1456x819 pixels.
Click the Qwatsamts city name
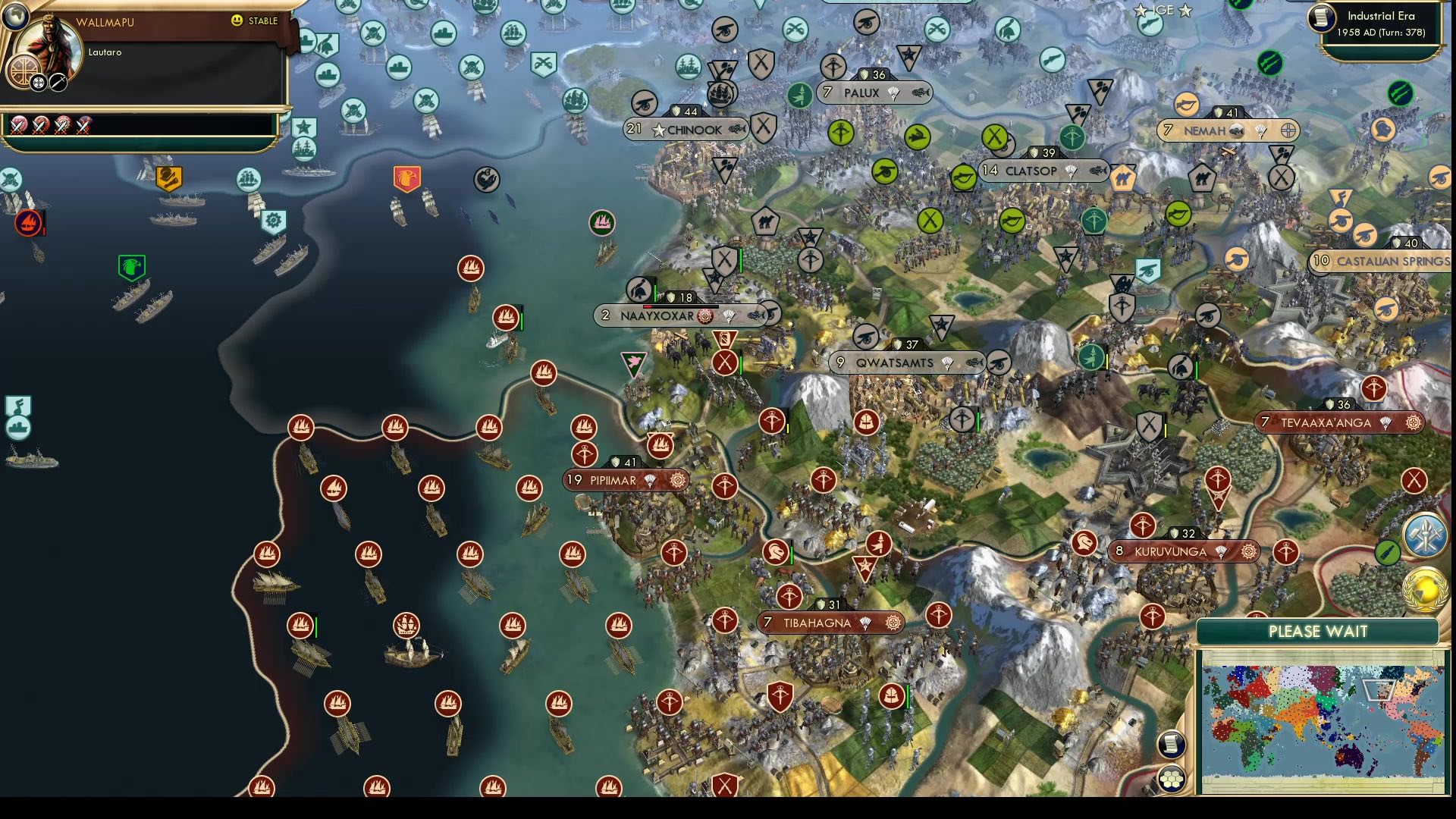tap(895, 363)
